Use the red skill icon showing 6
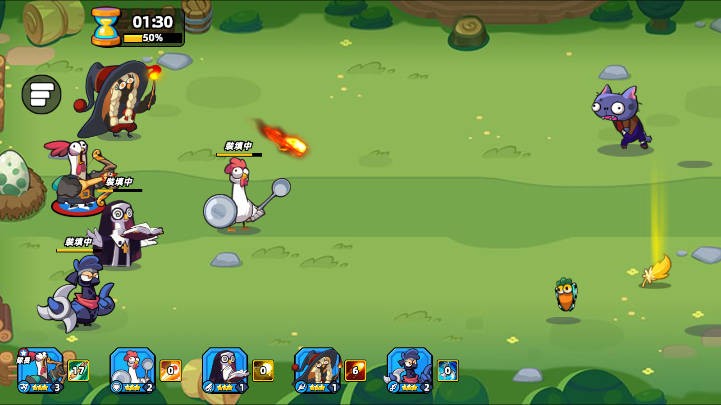 [x=355, y=371]
